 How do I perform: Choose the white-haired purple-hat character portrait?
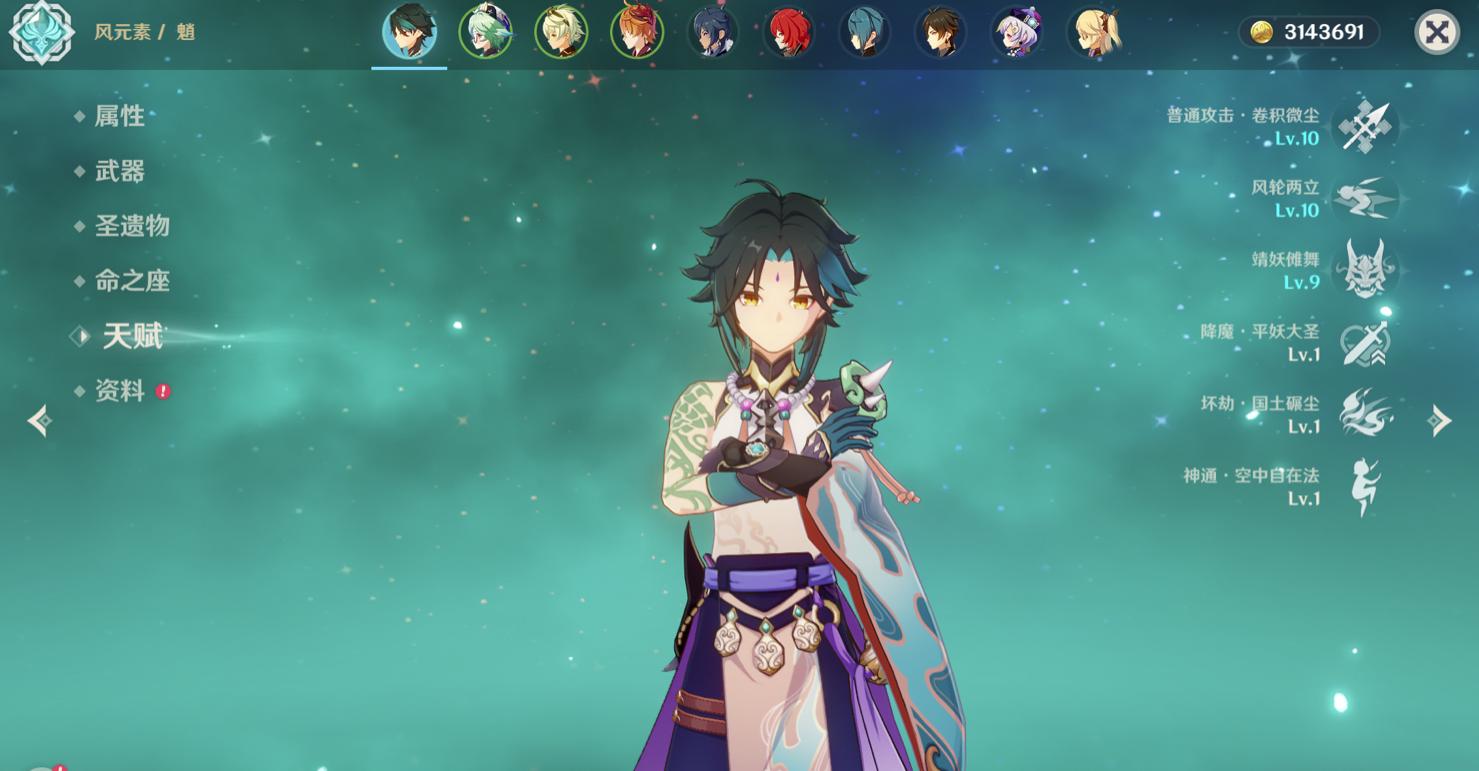pos(1017,32)
